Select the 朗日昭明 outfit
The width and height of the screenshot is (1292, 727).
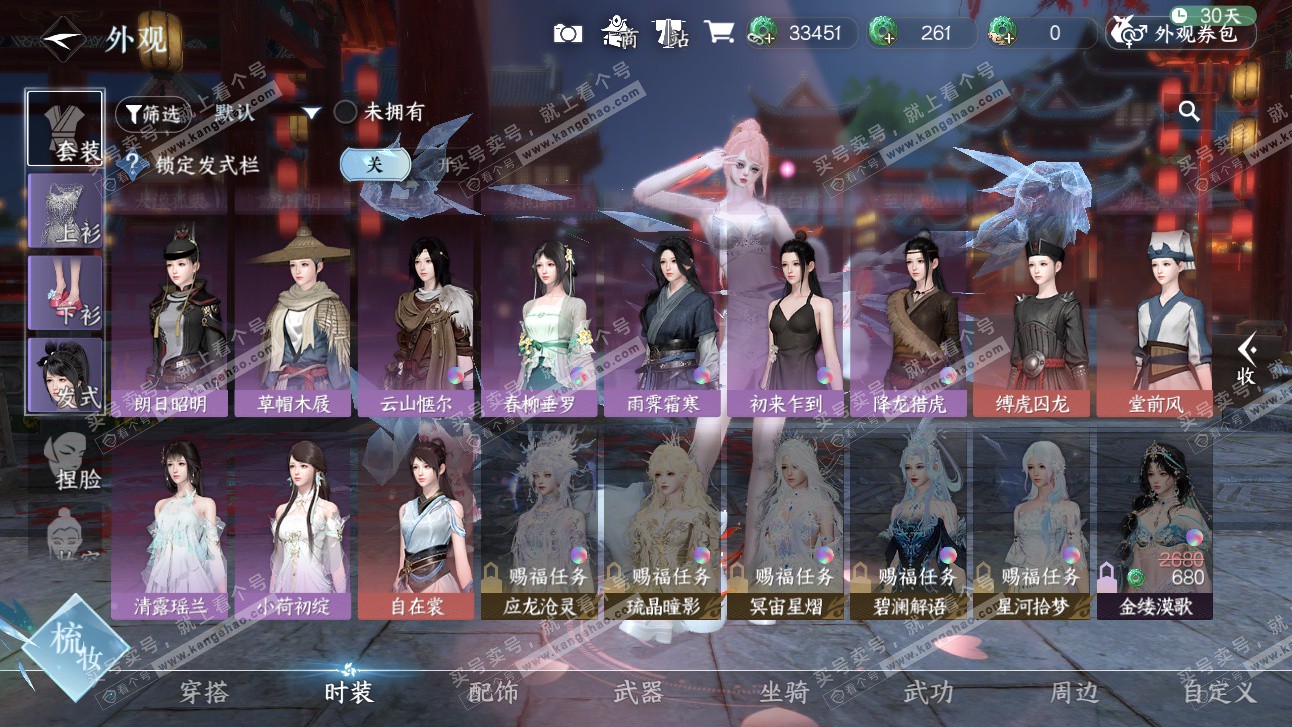click(170, 320)
